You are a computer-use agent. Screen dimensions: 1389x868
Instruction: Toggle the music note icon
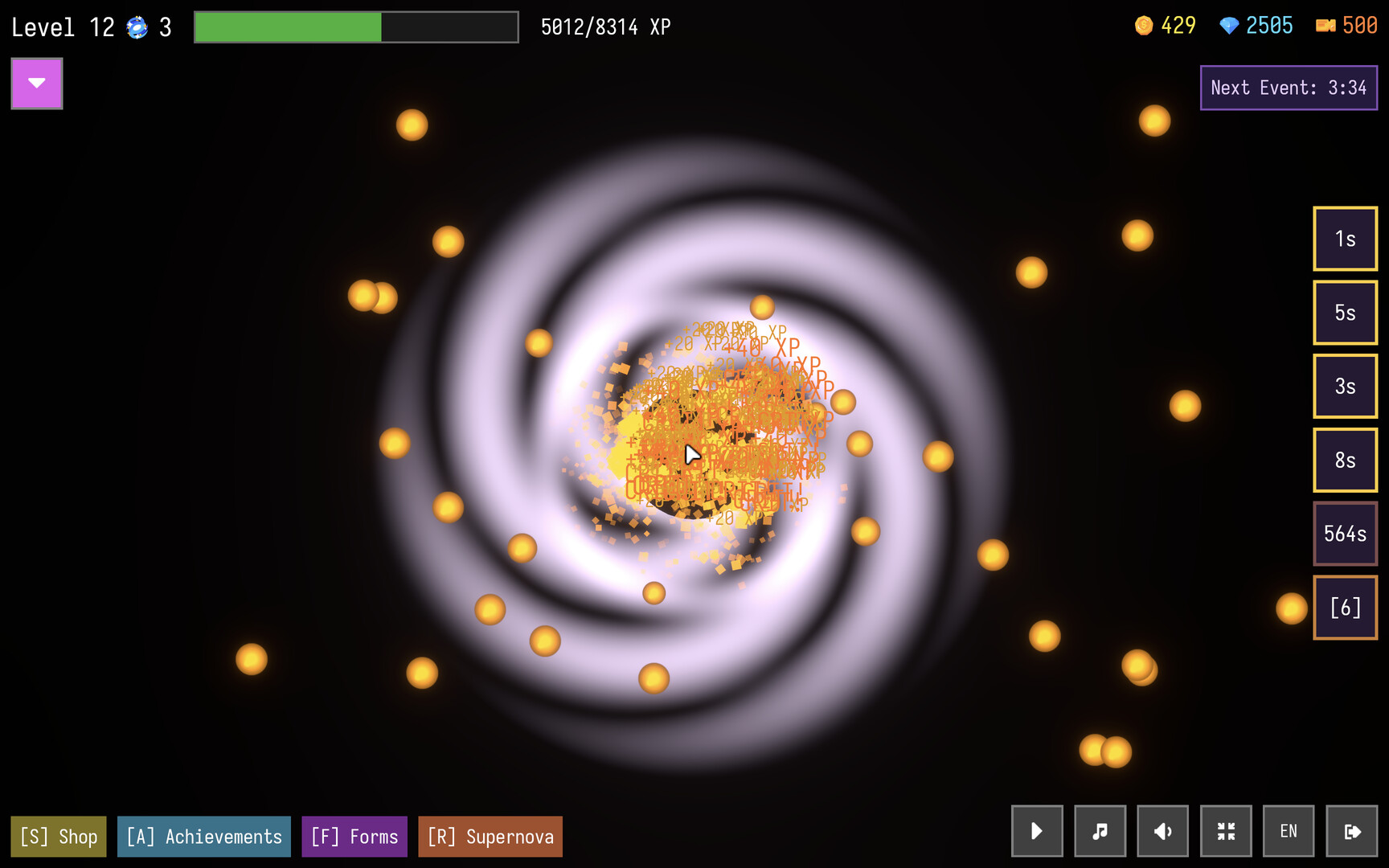pos(1100,831)
